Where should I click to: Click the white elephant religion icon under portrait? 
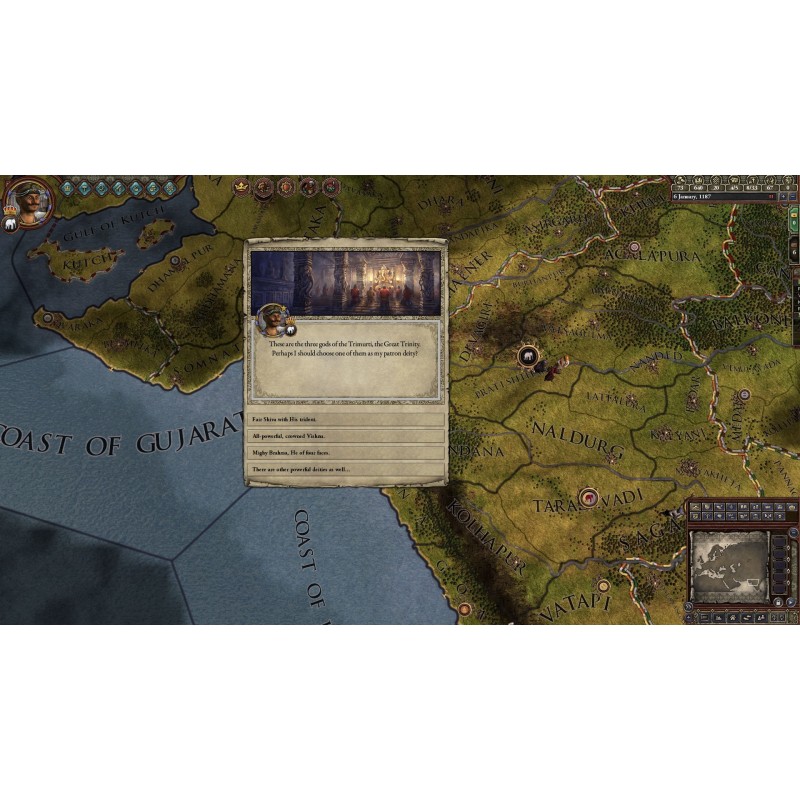click(x=11, y=226)
